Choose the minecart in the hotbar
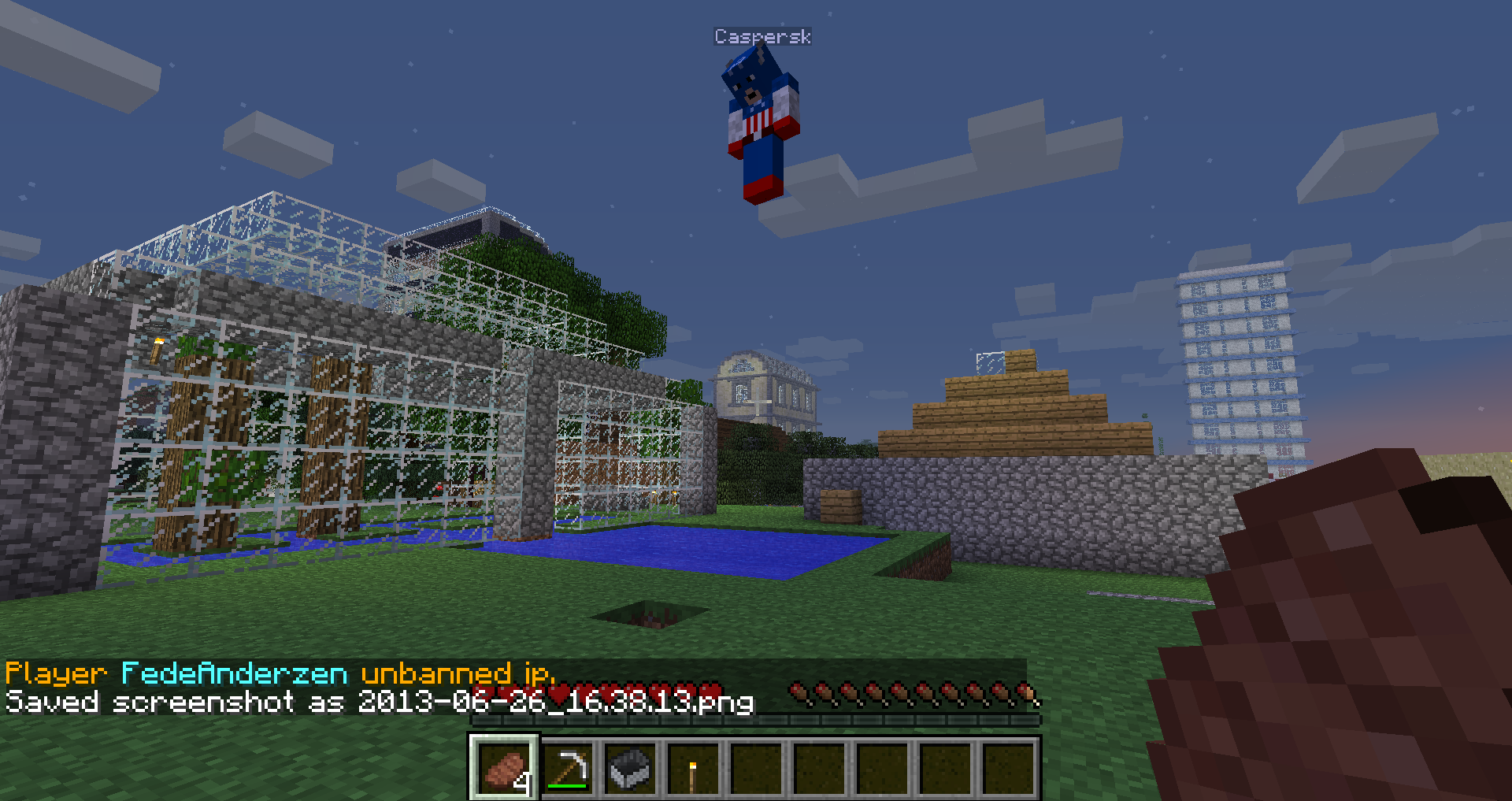Image resolution: width=1512 pixels, height=801 pixels. pos(631,768)
